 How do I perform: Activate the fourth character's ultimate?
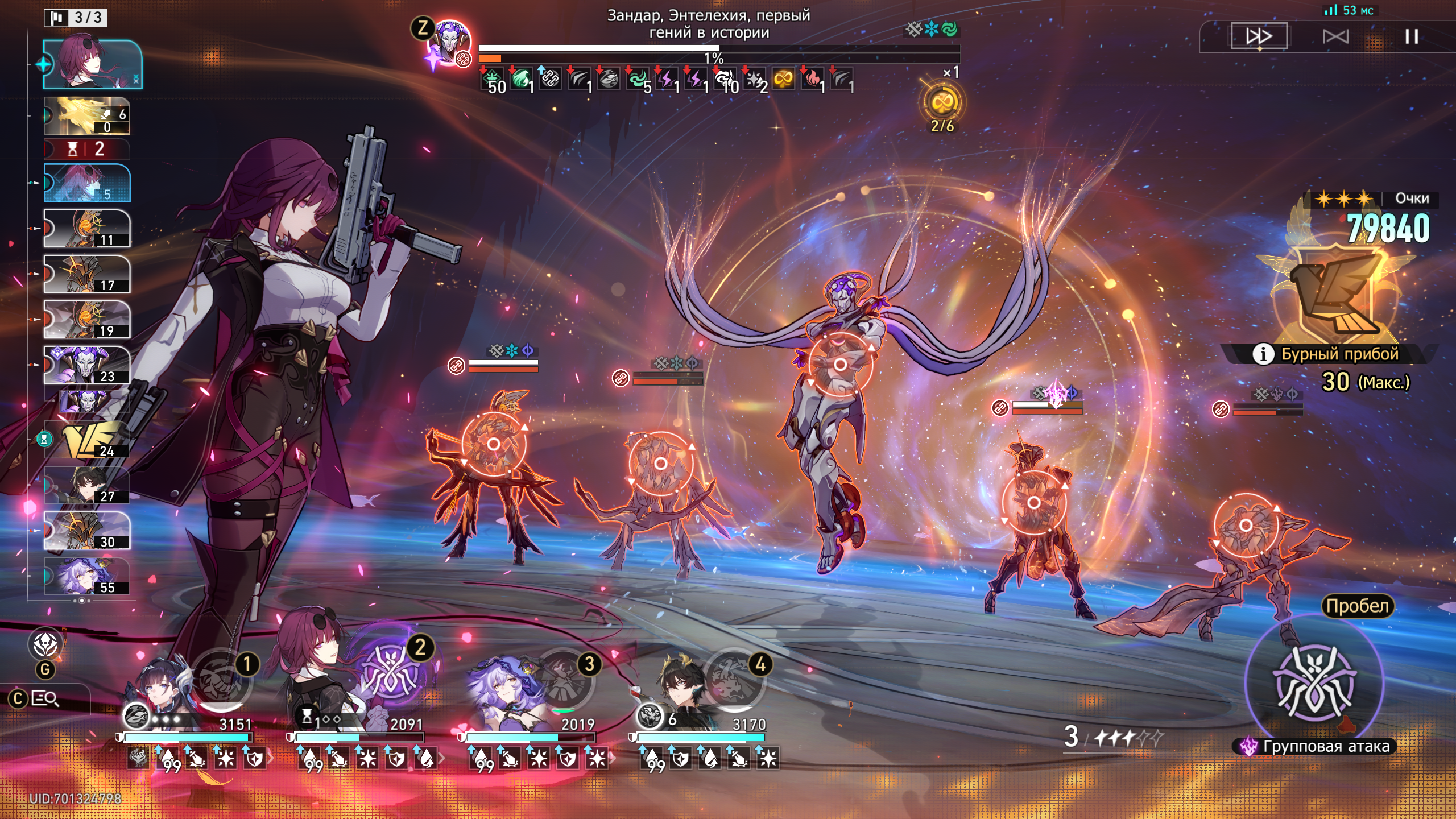(735, 680)
